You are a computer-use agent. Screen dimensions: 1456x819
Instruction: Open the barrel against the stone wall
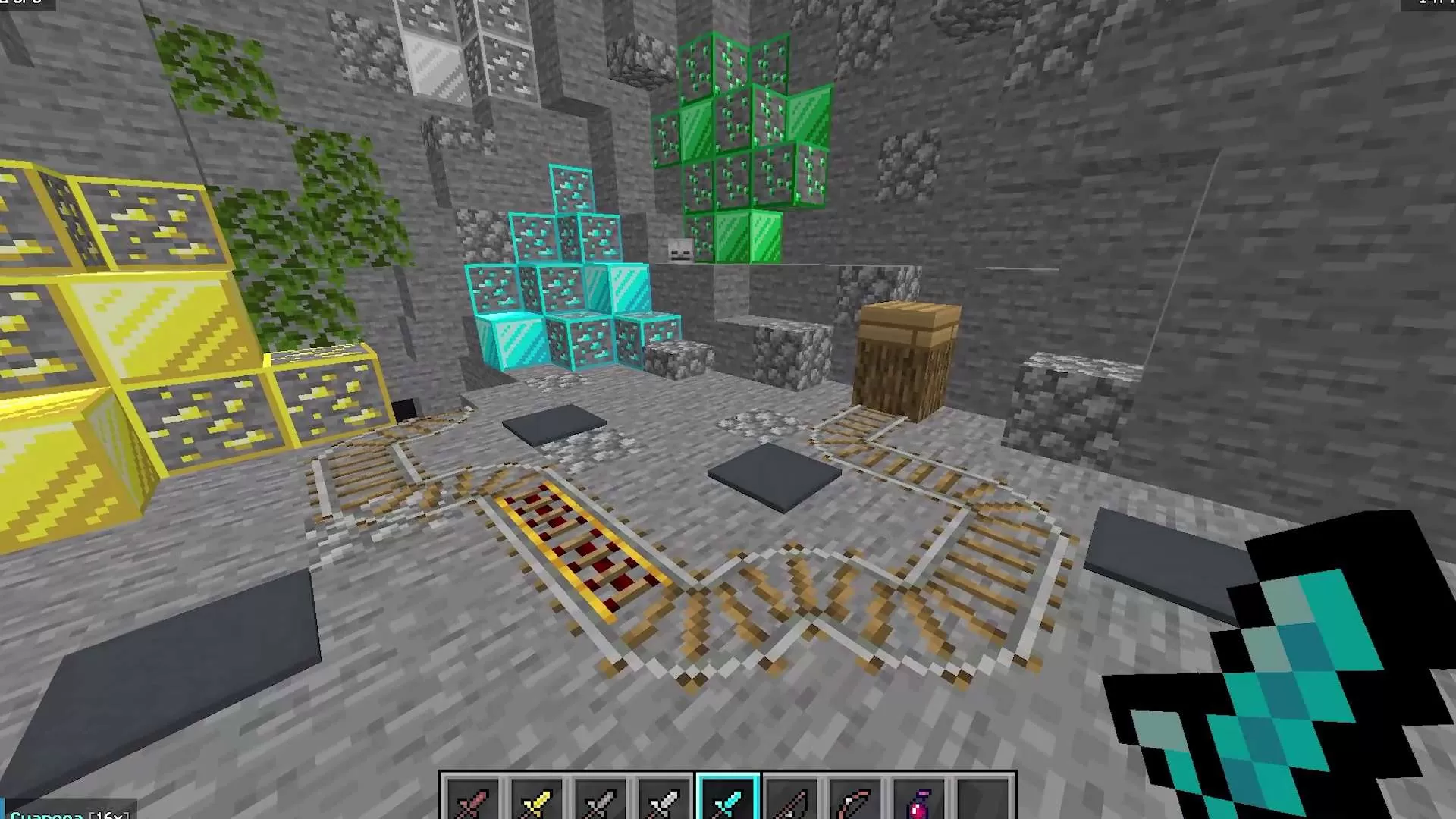click(906, 356)
